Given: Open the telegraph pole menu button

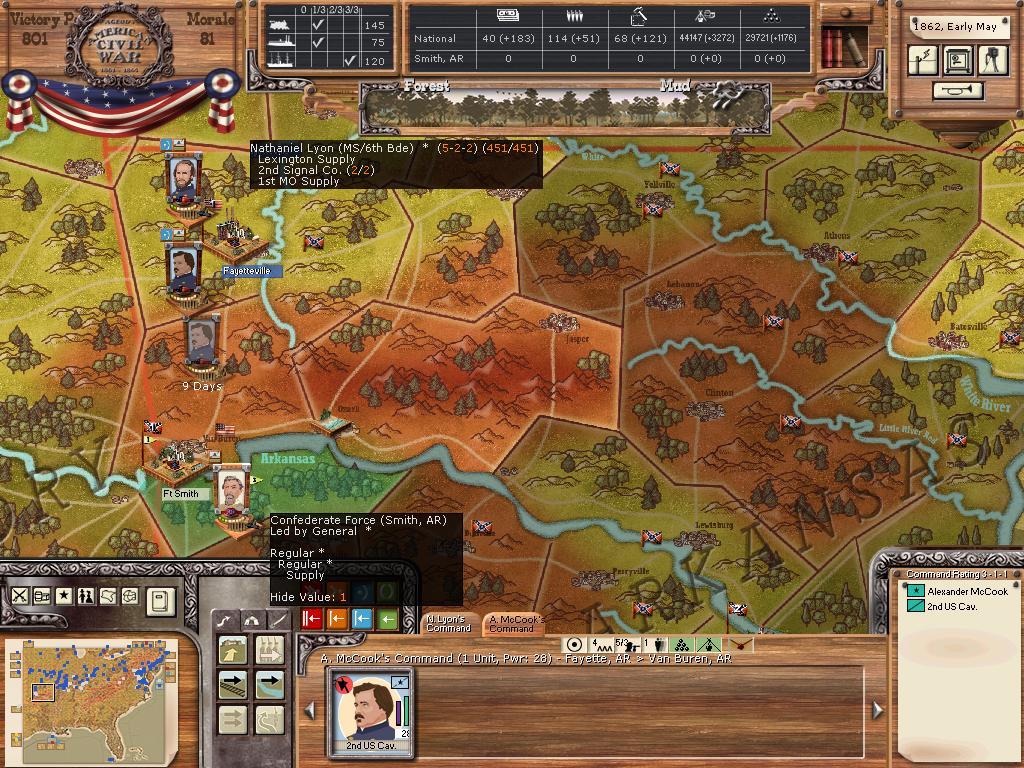Looking at the screenshot, I should point(923,60).
